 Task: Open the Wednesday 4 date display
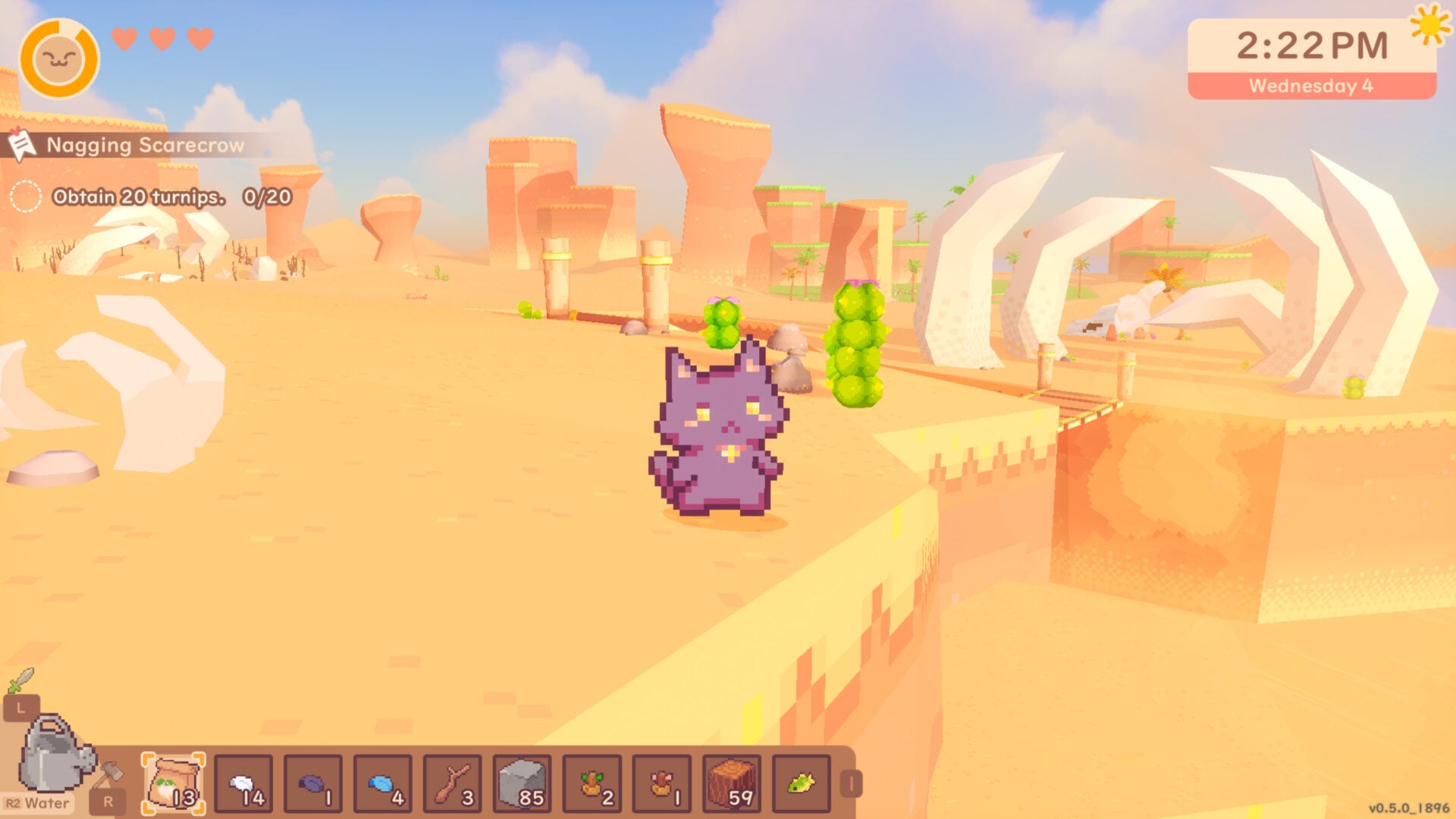[x=1311, y=86]
